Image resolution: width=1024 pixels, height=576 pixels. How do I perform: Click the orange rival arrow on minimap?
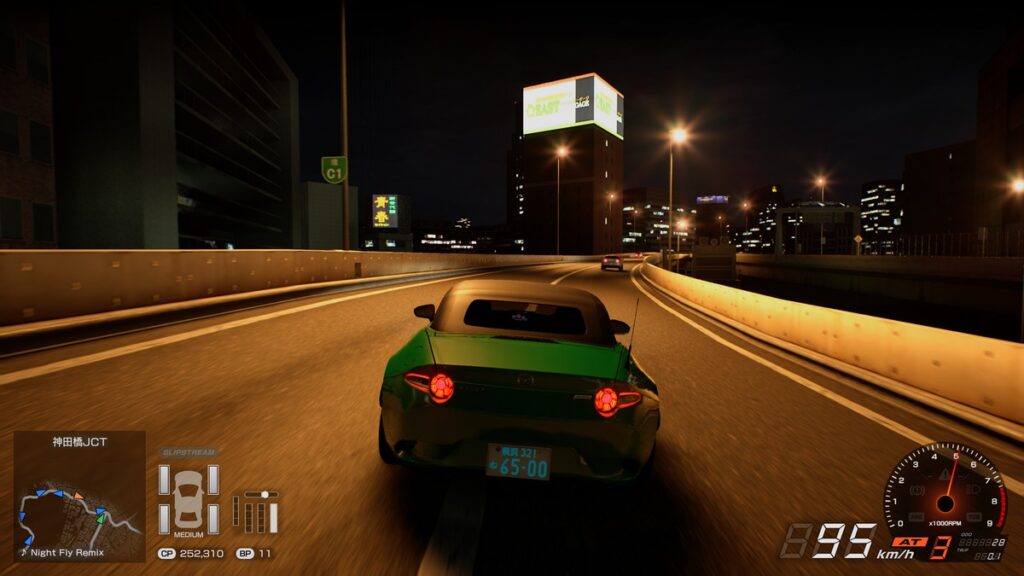(x=77, y=495)
